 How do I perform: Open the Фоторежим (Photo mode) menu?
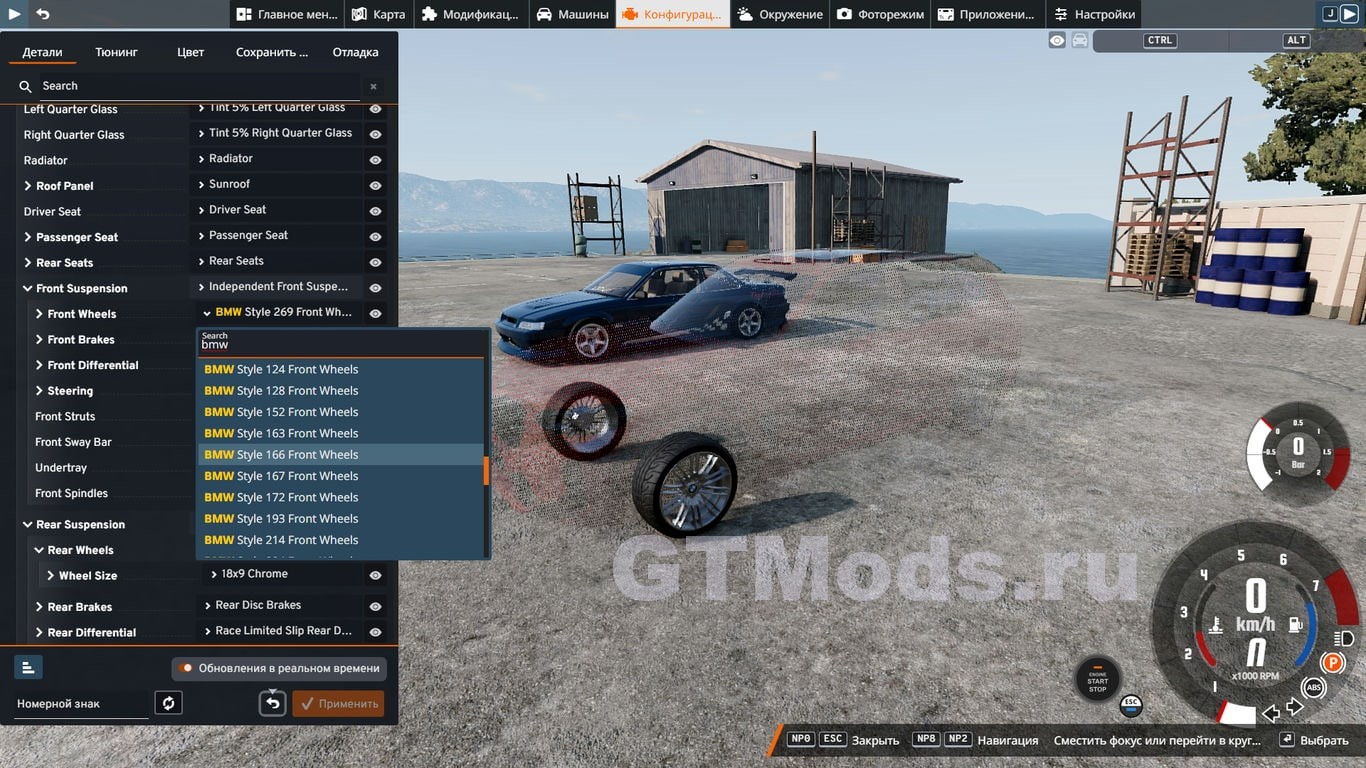(x=880, y=14)
